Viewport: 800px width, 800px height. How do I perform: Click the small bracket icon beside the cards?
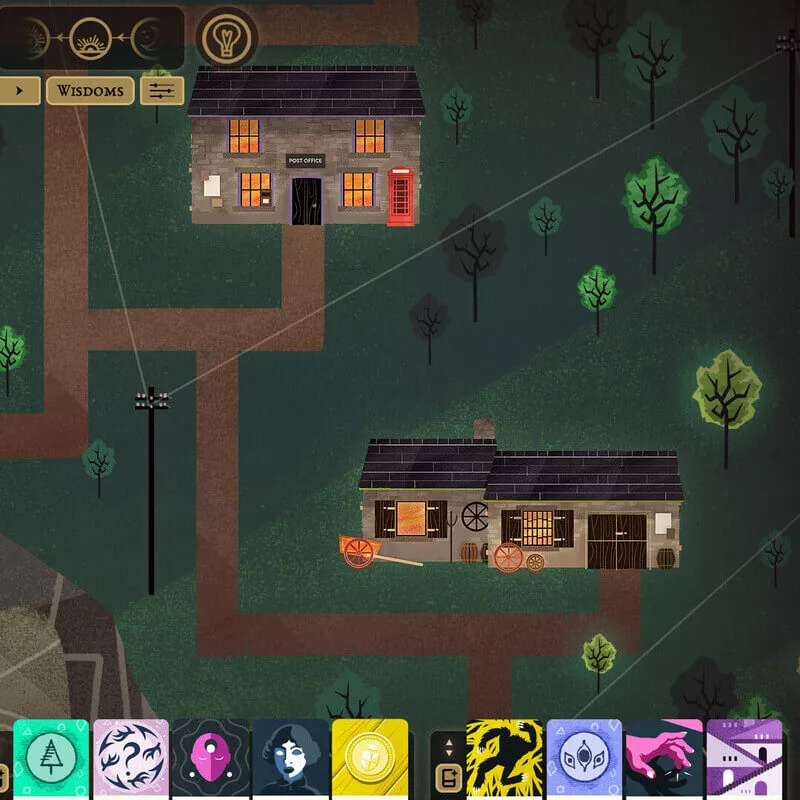pyautogui.click(x=447, y=776)
